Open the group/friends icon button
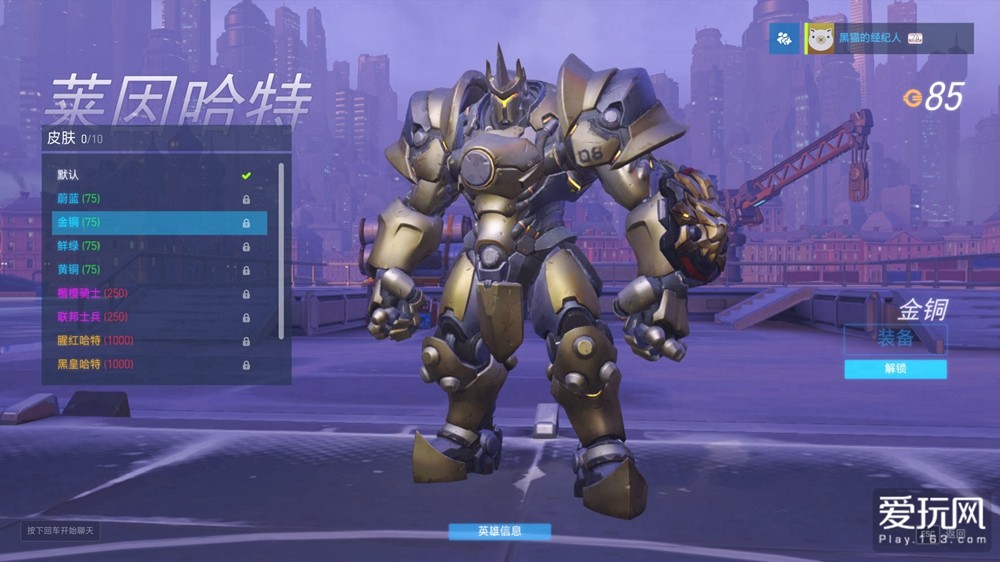1000x562 pixels. pyautogui.click(x=785, y=38)
